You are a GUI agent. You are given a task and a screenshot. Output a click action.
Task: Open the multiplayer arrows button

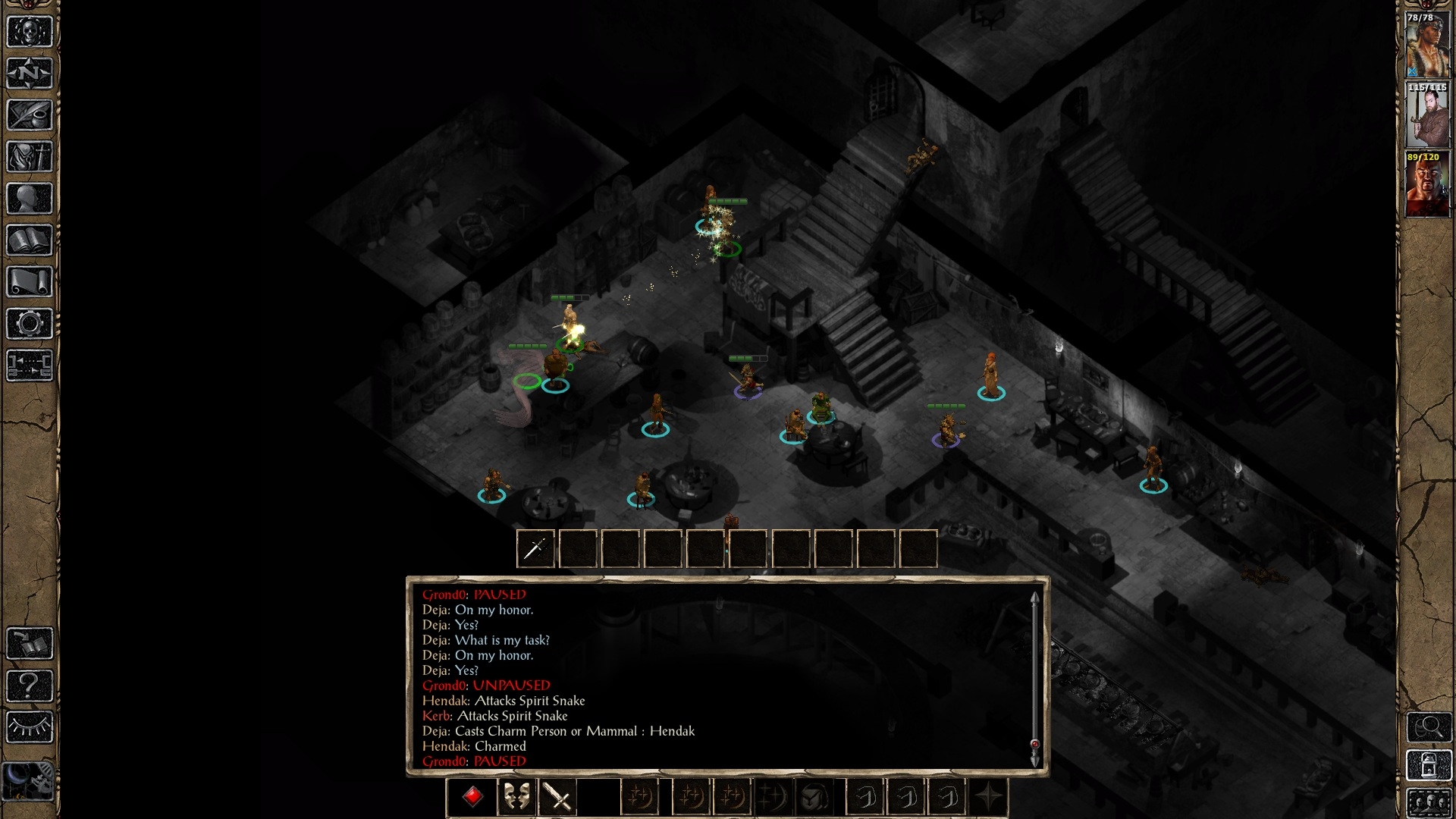click(x=30, y=365)
